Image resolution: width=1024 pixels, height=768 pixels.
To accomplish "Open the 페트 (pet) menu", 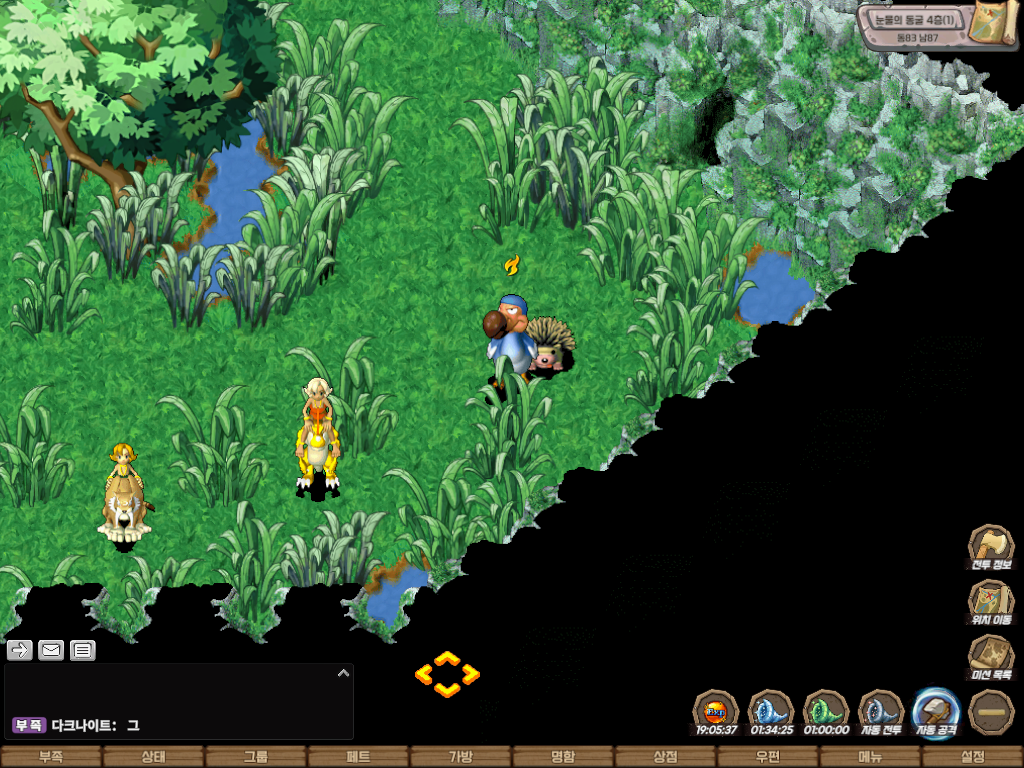I will (358, 757).
